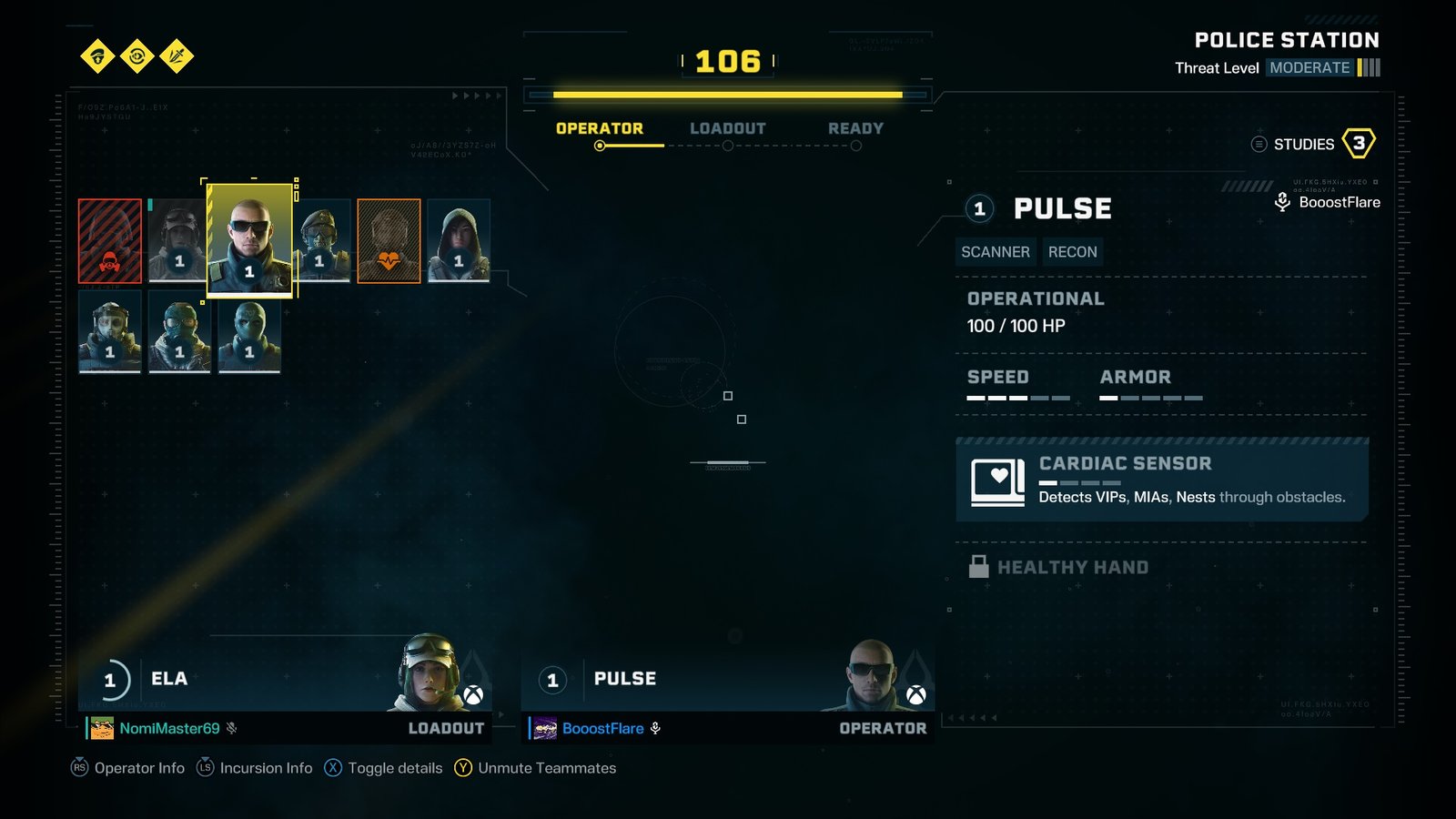
Task: Show the Moderate threat level details
Action: pyautogui.click(x=1309, y=68)
